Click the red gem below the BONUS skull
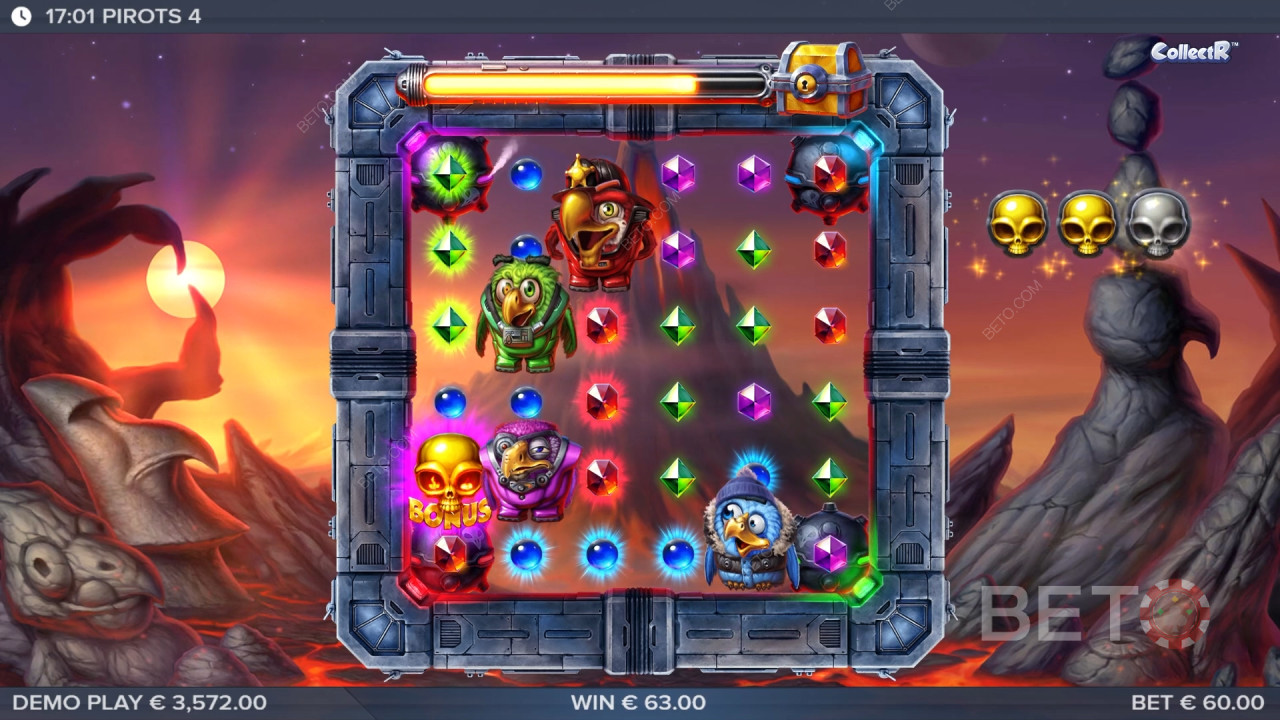 point(449,552)
